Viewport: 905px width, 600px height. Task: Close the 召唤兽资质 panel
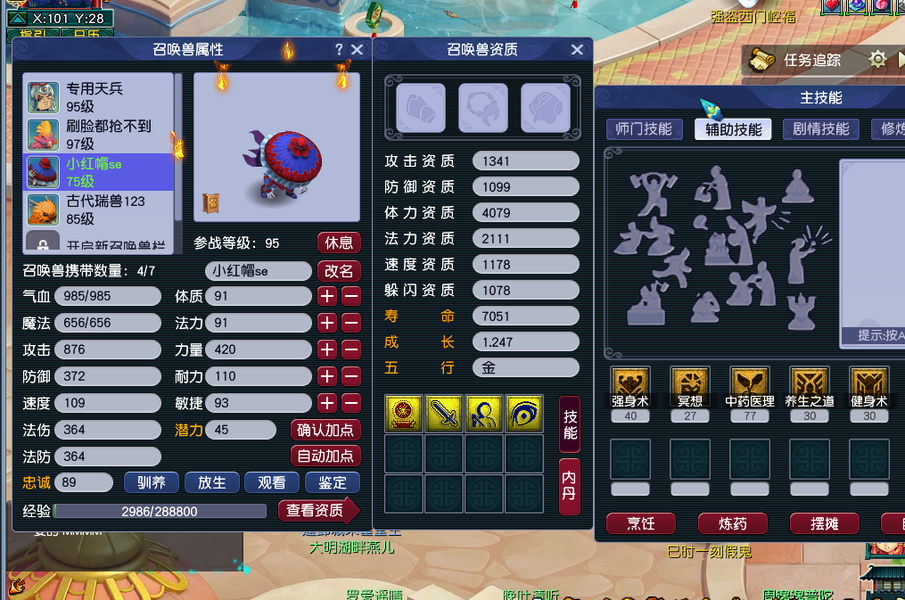click(x=577, y=50)
